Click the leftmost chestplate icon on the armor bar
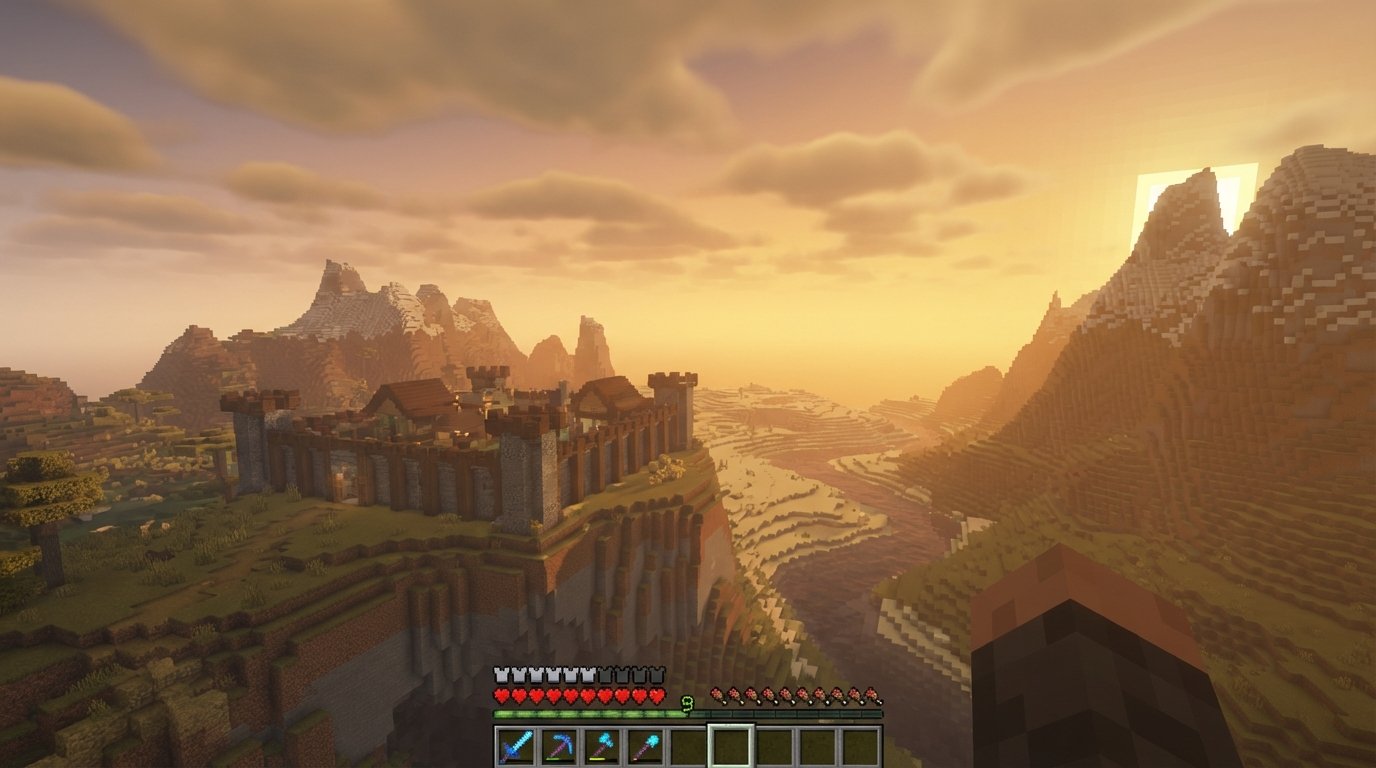The width and height of the screenshot is (1376, 768). tap(499, 672)
